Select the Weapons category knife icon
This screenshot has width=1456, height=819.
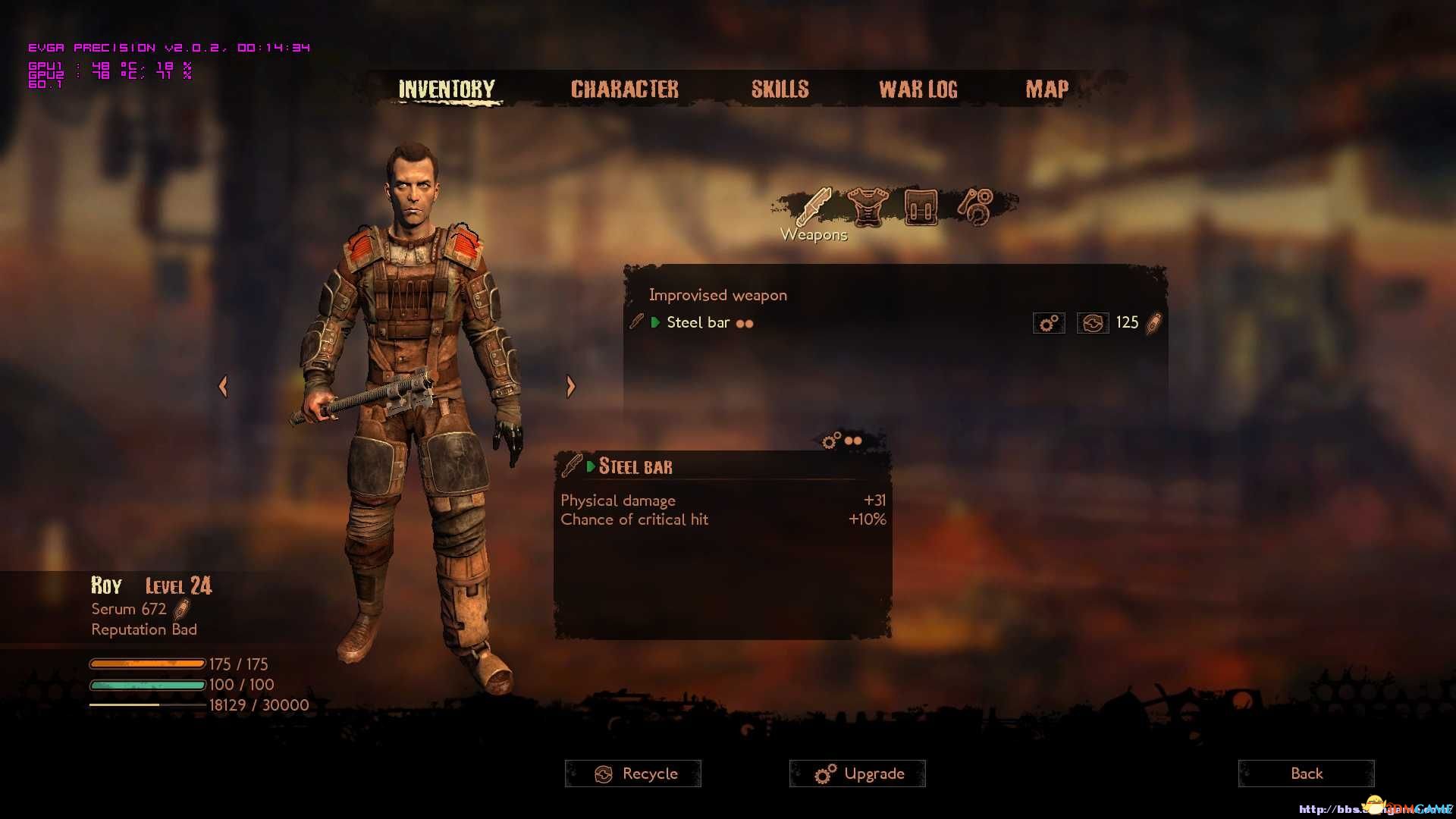click(814, 206)
